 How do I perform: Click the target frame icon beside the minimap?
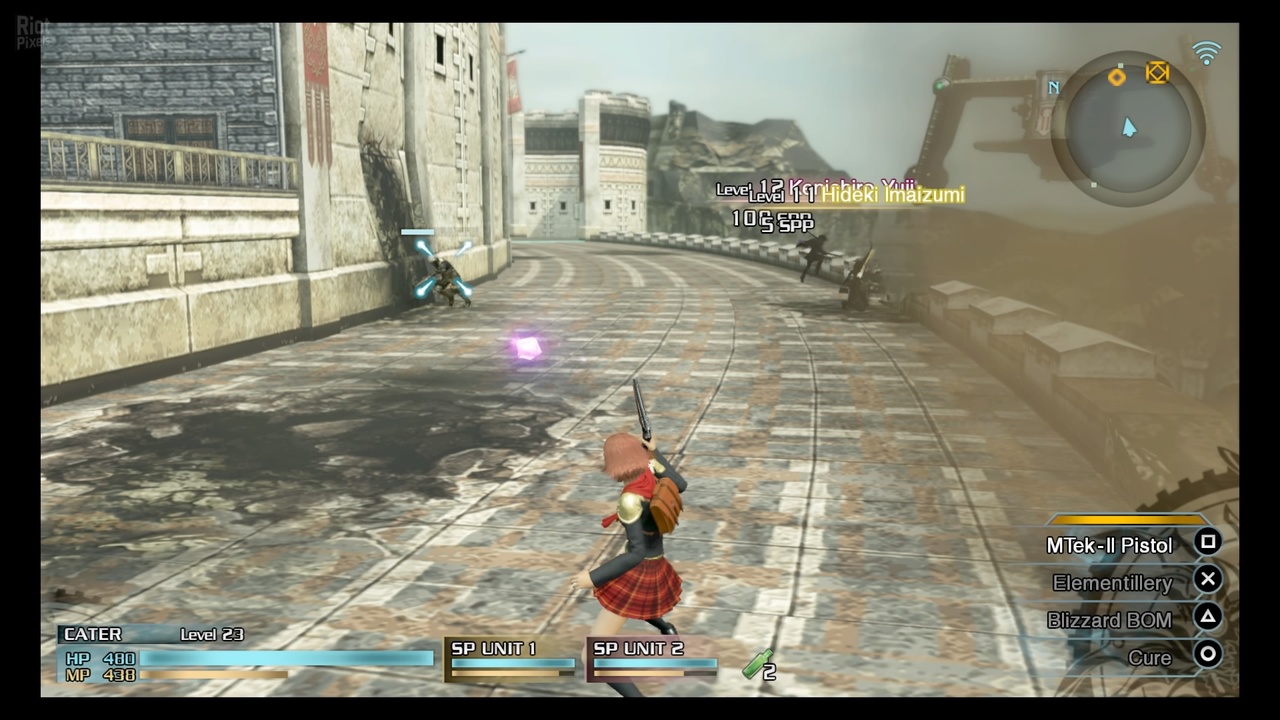1156,74
